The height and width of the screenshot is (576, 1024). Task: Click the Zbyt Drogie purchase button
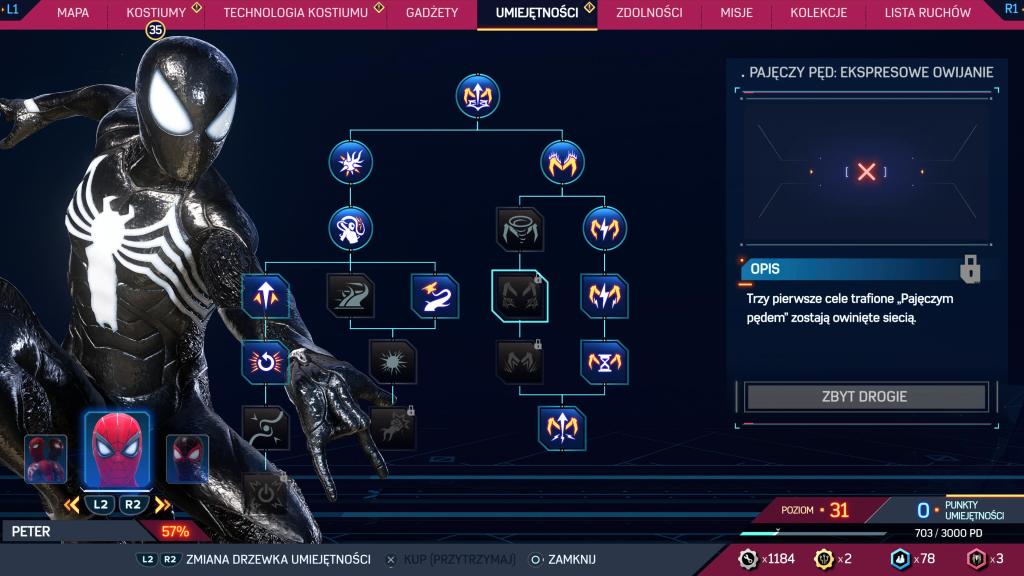tap(864, 397)
